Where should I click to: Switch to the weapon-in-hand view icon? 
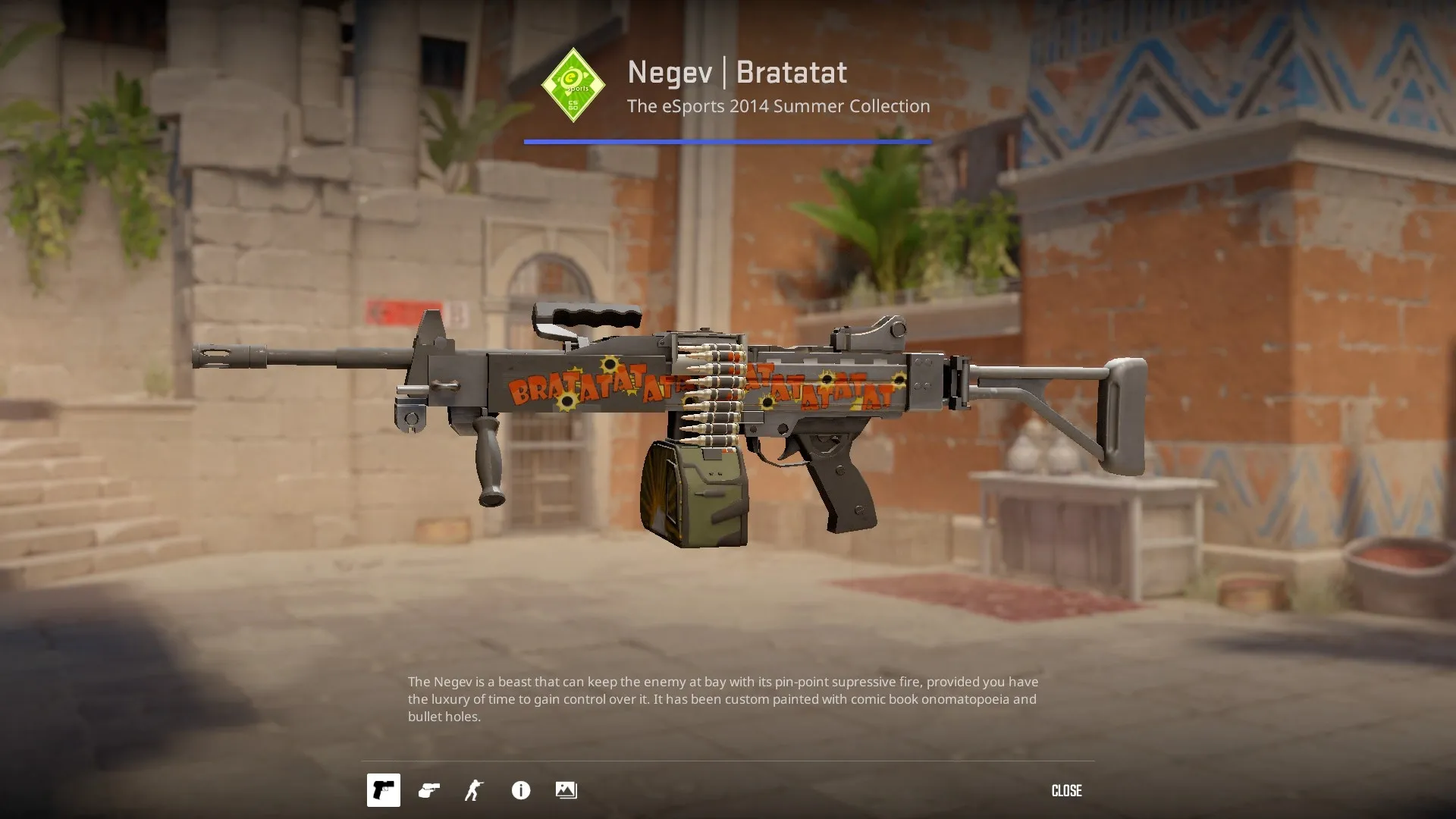pyautogui.click(x=428, y=790)
